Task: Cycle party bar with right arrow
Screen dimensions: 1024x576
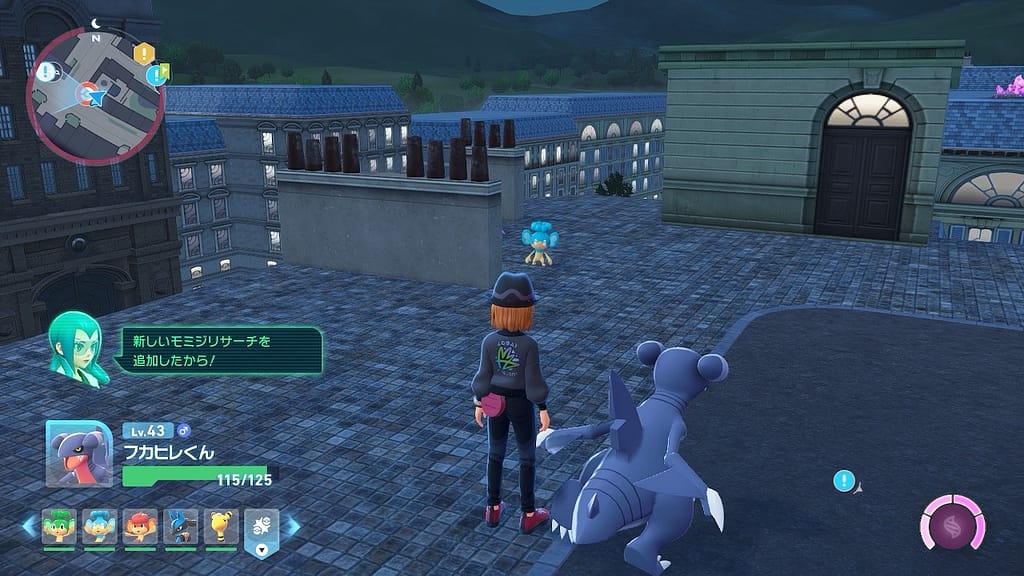Action: [293, 526]
